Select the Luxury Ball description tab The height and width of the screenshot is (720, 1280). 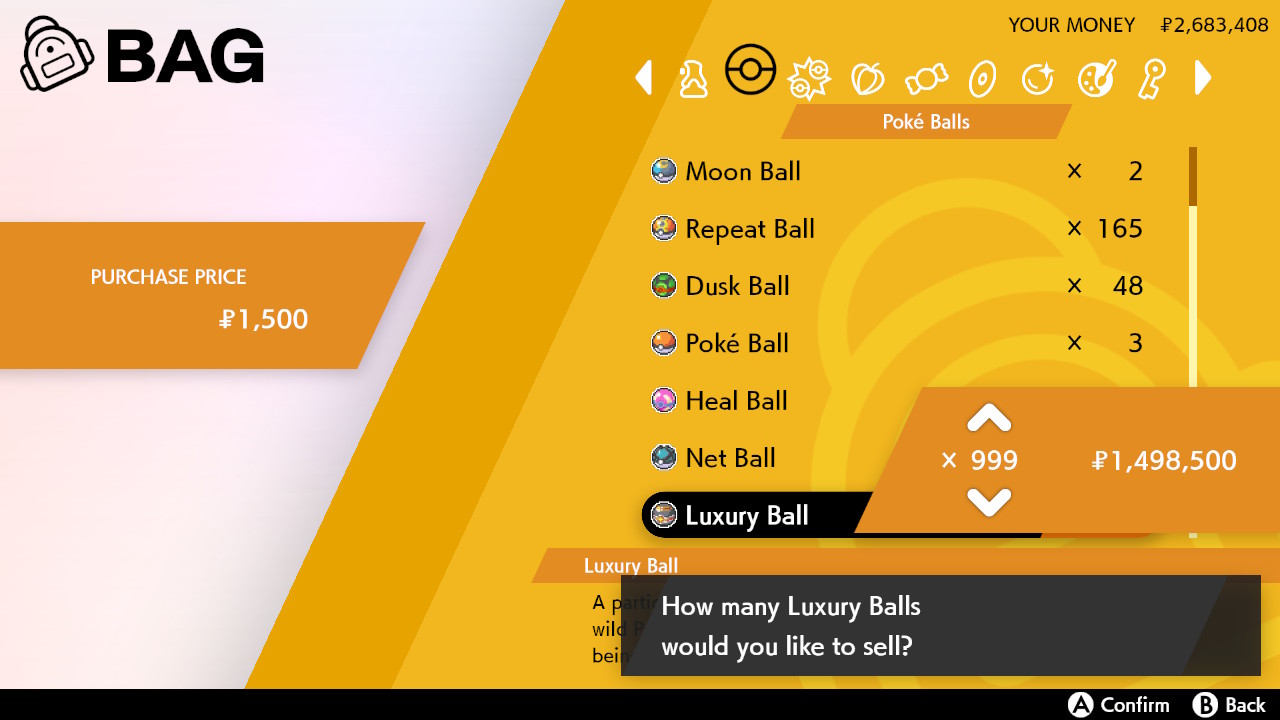[631, 565]
